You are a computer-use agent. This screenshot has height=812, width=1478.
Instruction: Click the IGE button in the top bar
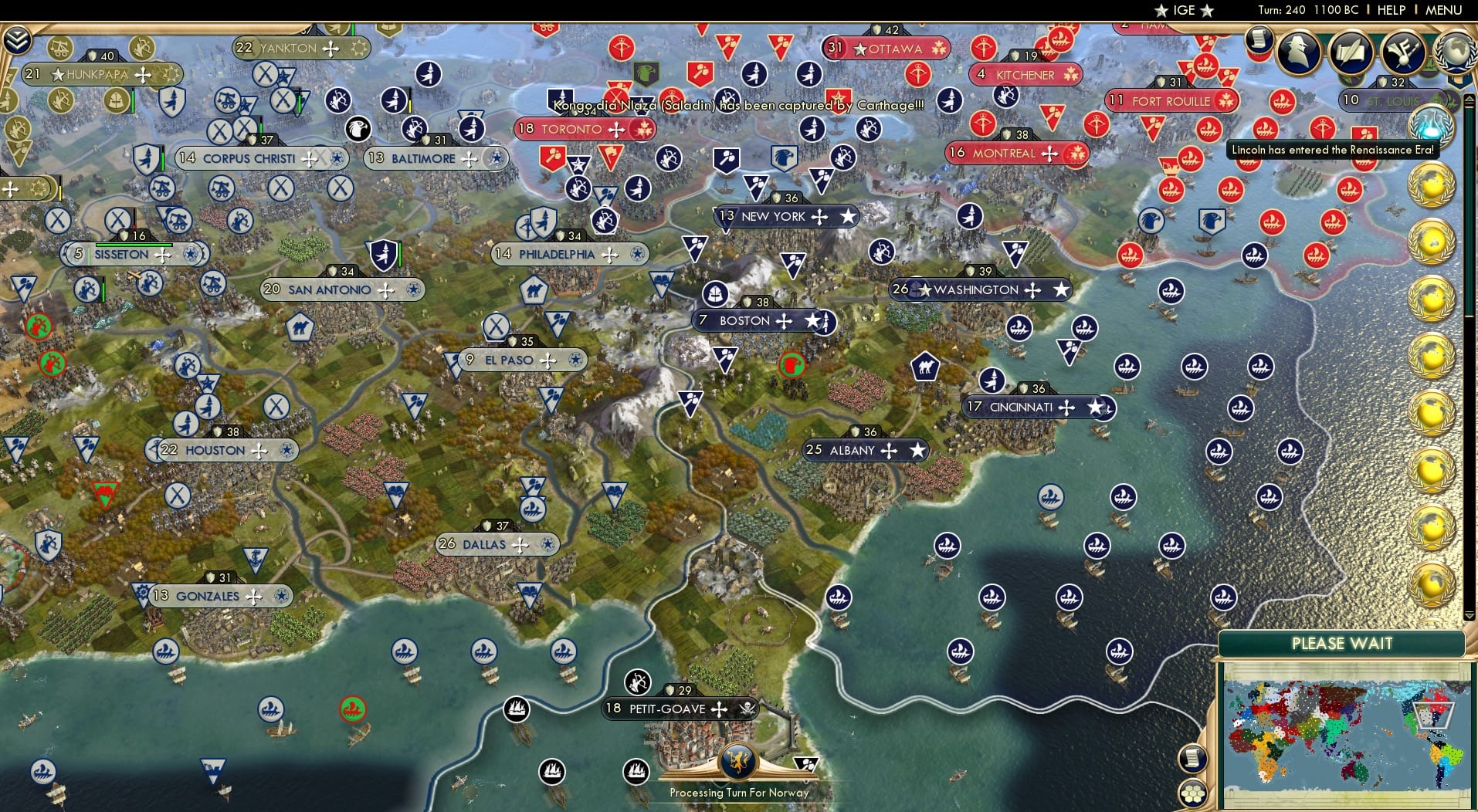coord(1181,10)
